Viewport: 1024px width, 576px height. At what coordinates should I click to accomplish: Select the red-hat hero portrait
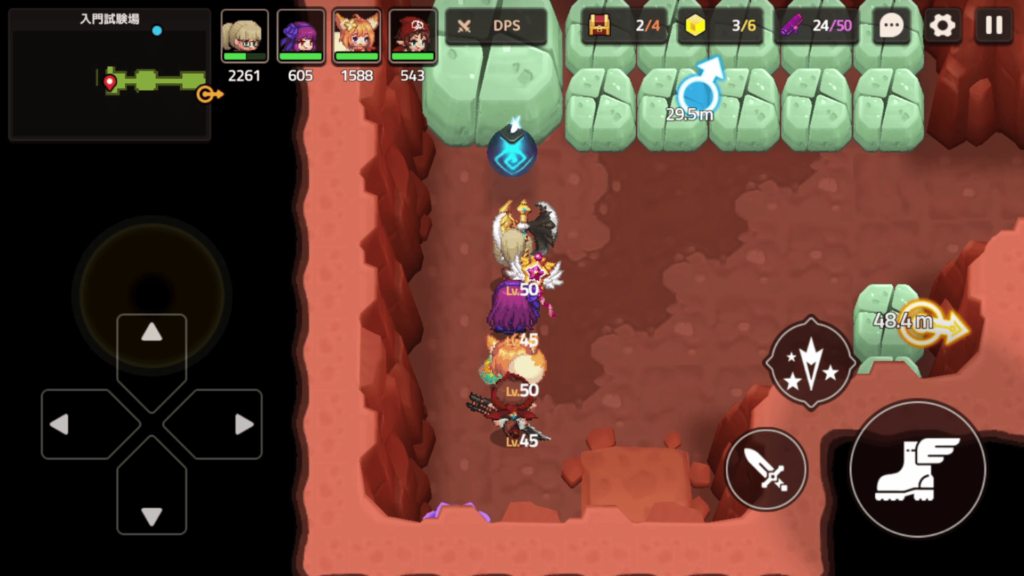pyautogui.click(x=412, y=38)
